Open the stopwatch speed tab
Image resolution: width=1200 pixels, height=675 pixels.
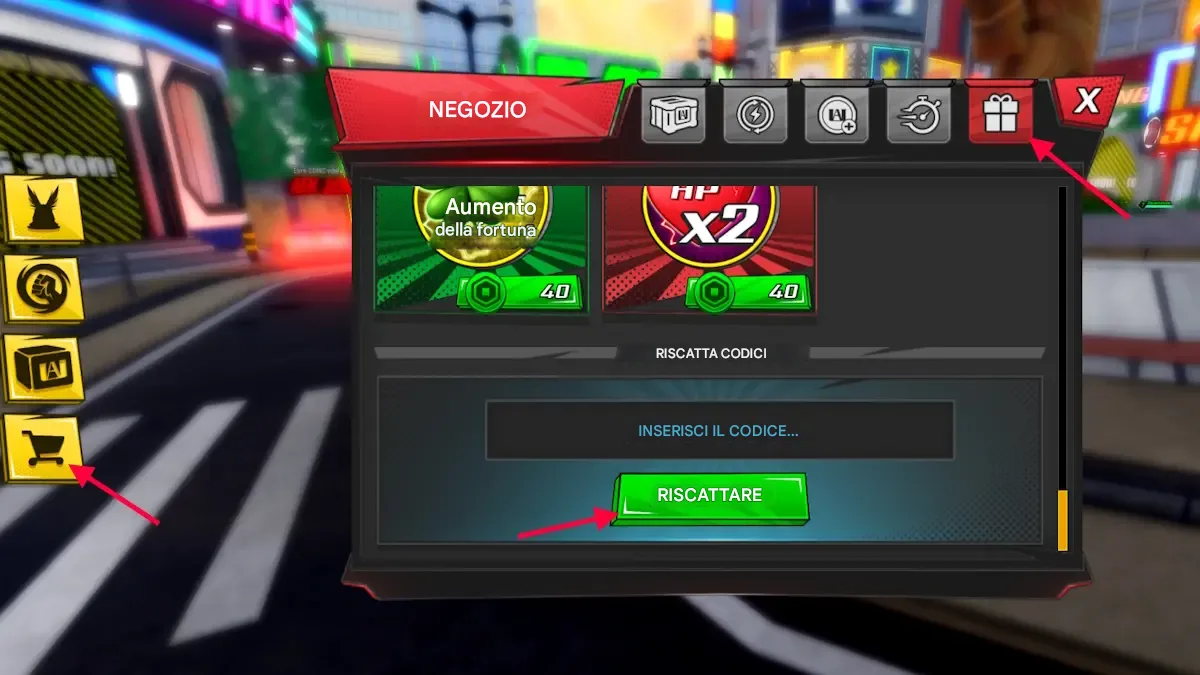pyautogui.click(x=918, y=112)
